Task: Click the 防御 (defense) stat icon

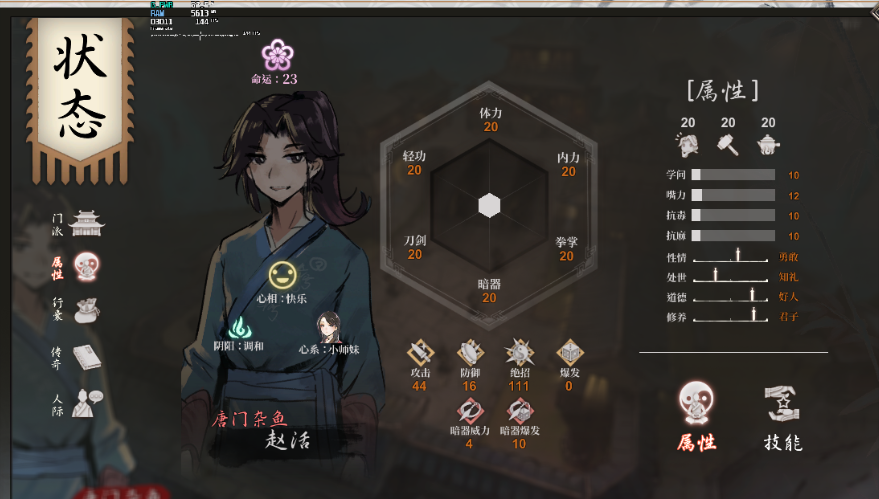Action: coord(469,352)
